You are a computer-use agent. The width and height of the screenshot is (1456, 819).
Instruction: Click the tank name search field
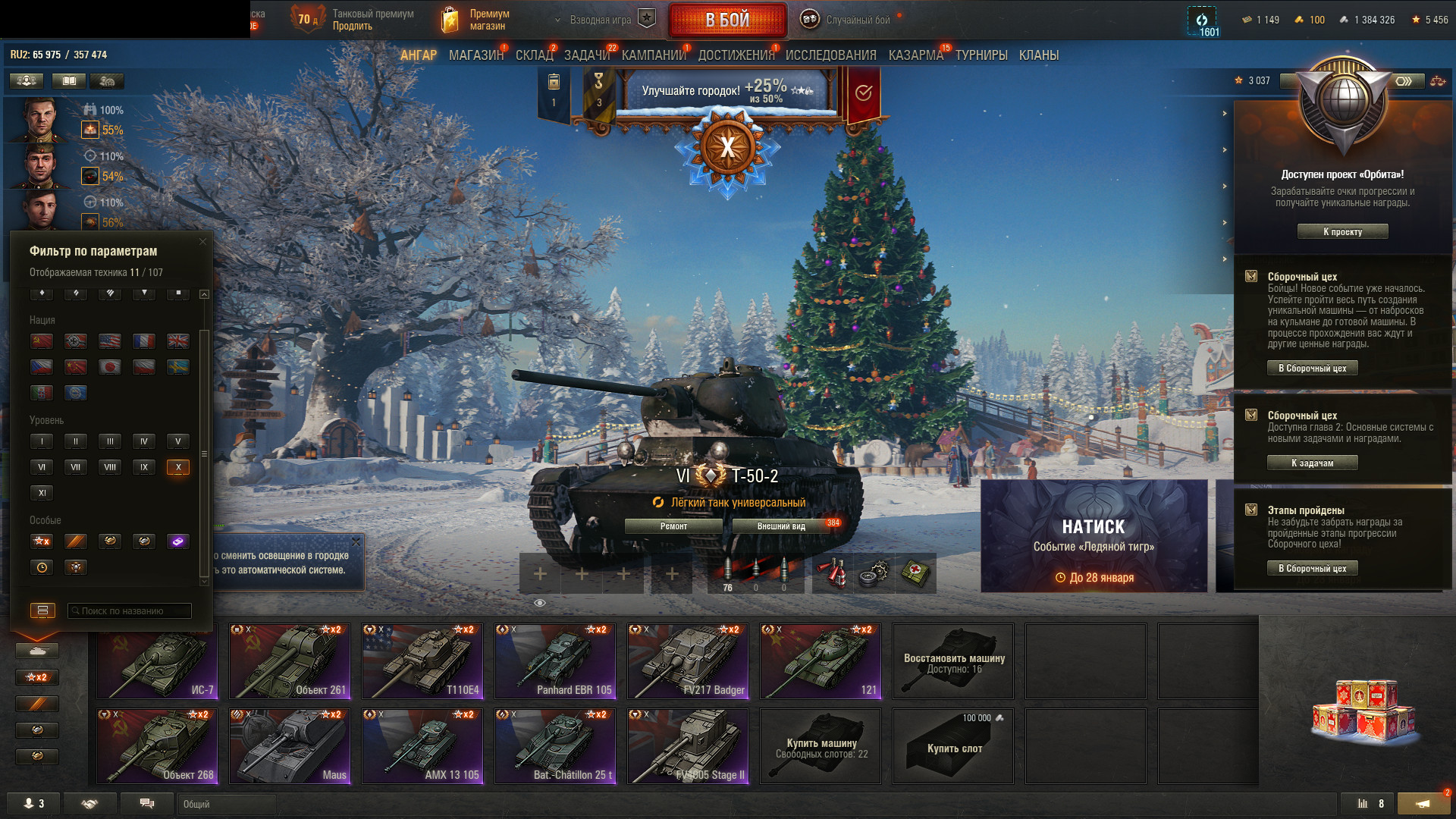point(130,611)
